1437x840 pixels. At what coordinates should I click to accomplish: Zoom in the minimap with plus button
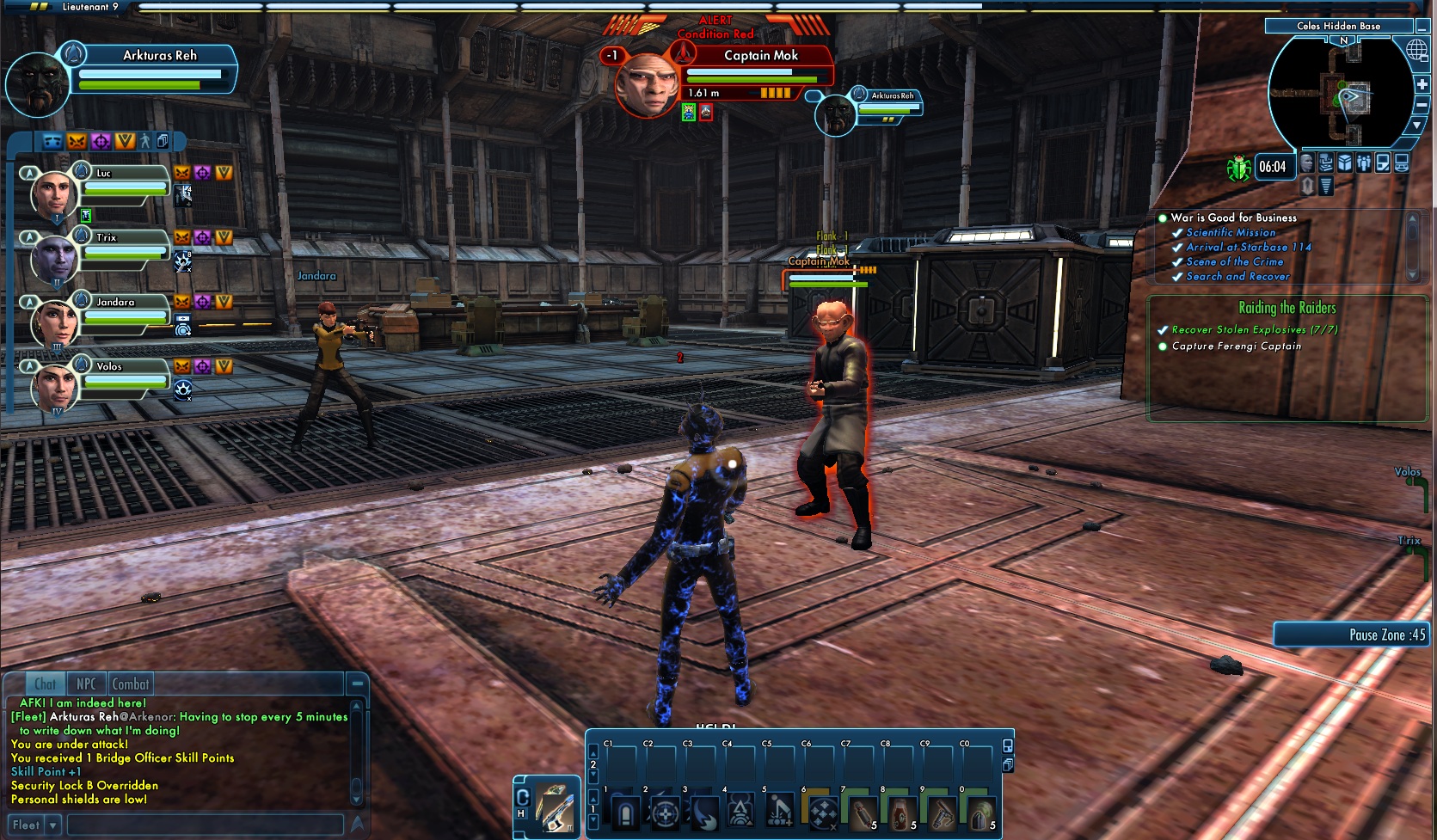click(1422, 83)
